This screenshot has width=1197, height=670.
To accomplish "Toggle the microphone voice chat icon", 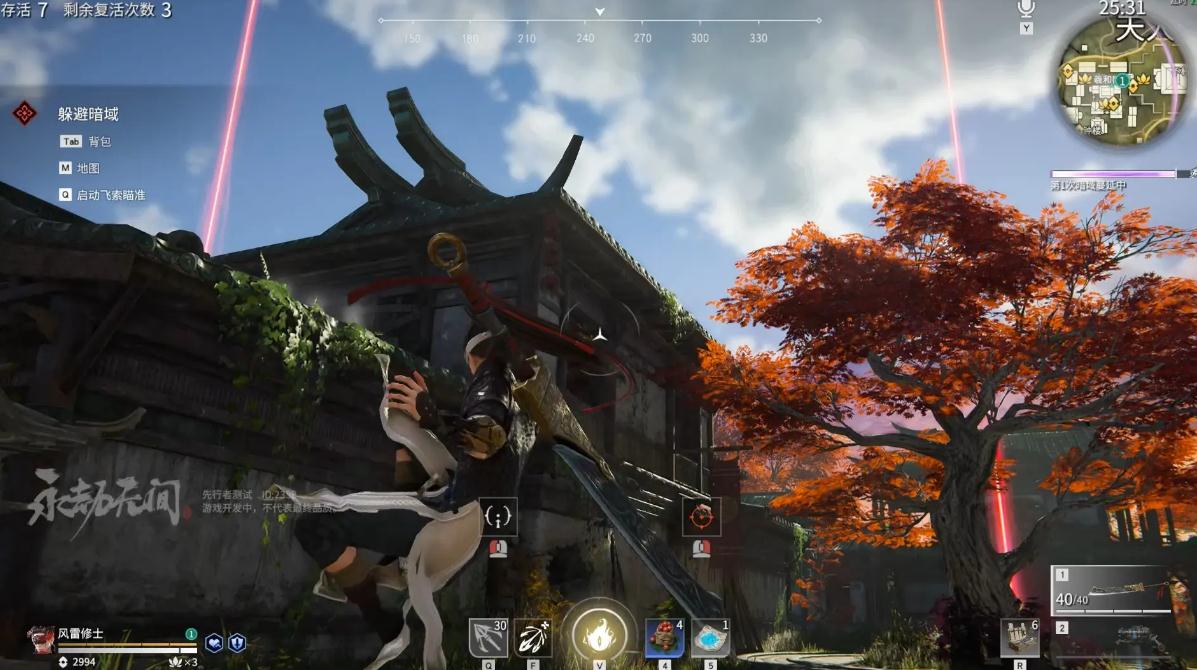I will pyautogui.click(x=1026, y=9).
